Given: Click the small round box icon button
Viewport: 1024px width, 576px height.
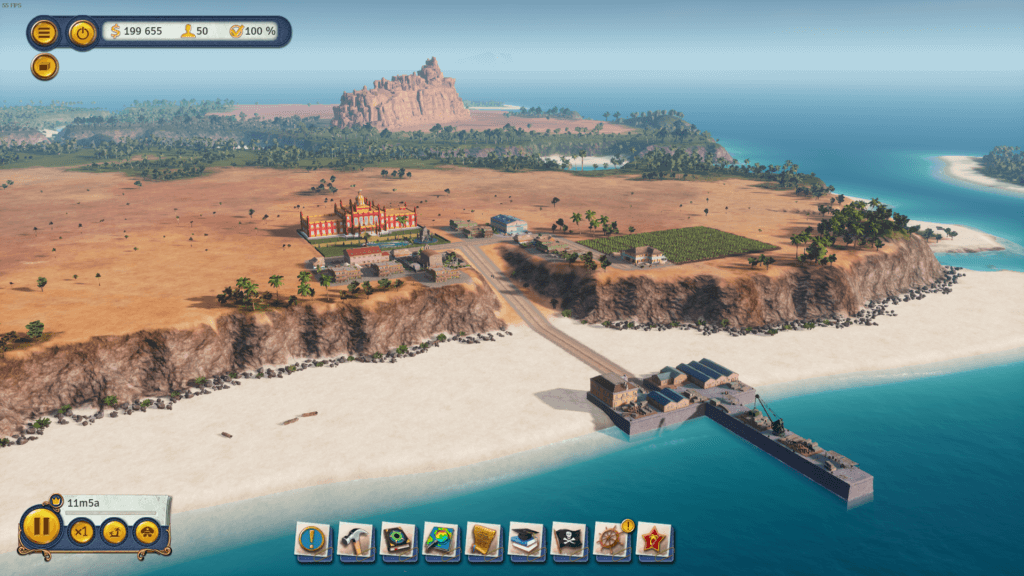Looking at the screenshot, I should point(44,67).
